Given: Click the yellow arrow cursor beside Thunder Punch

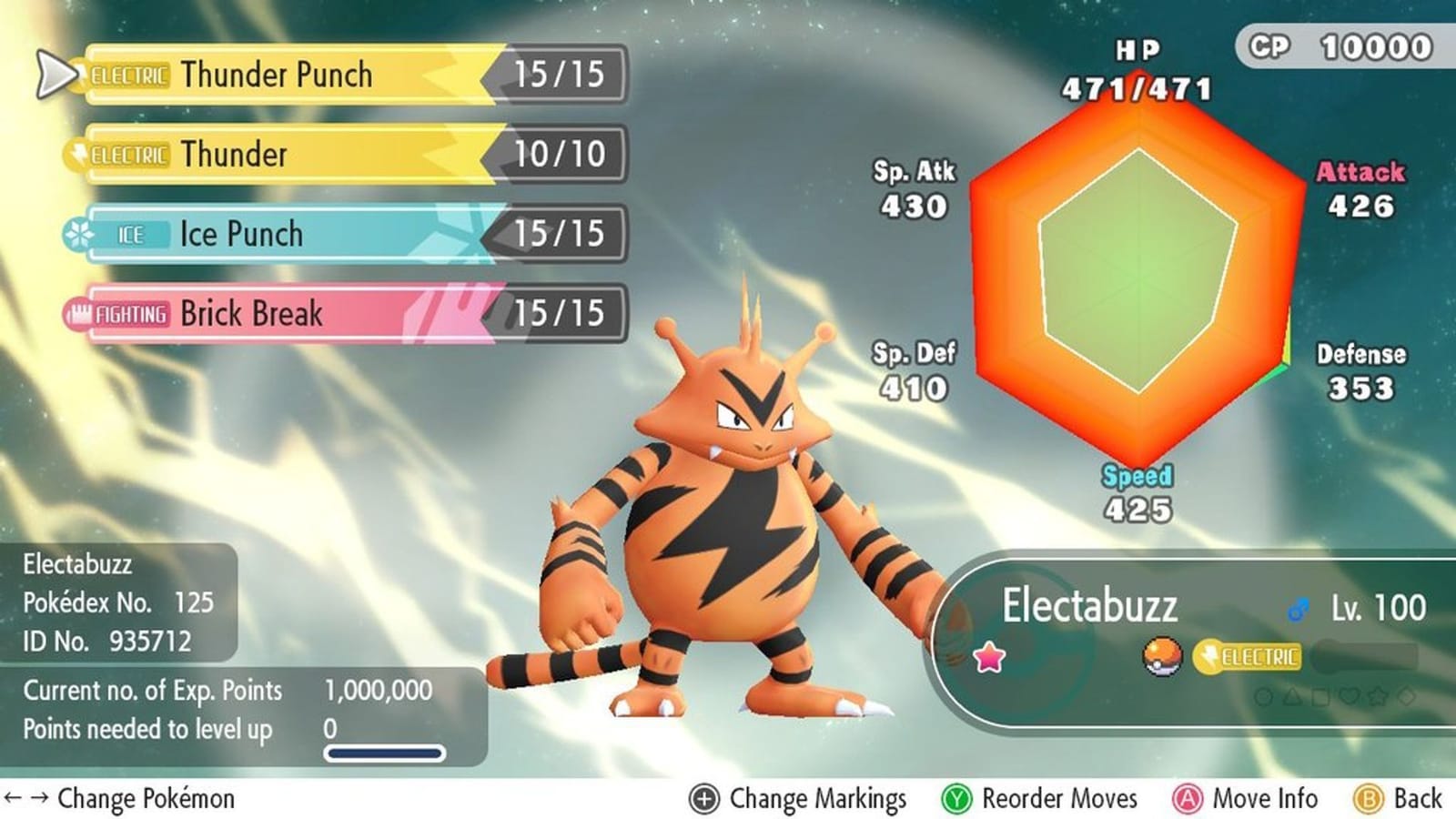Looking at the screenshot, I should pyautogui.click(x=55, y=75).
